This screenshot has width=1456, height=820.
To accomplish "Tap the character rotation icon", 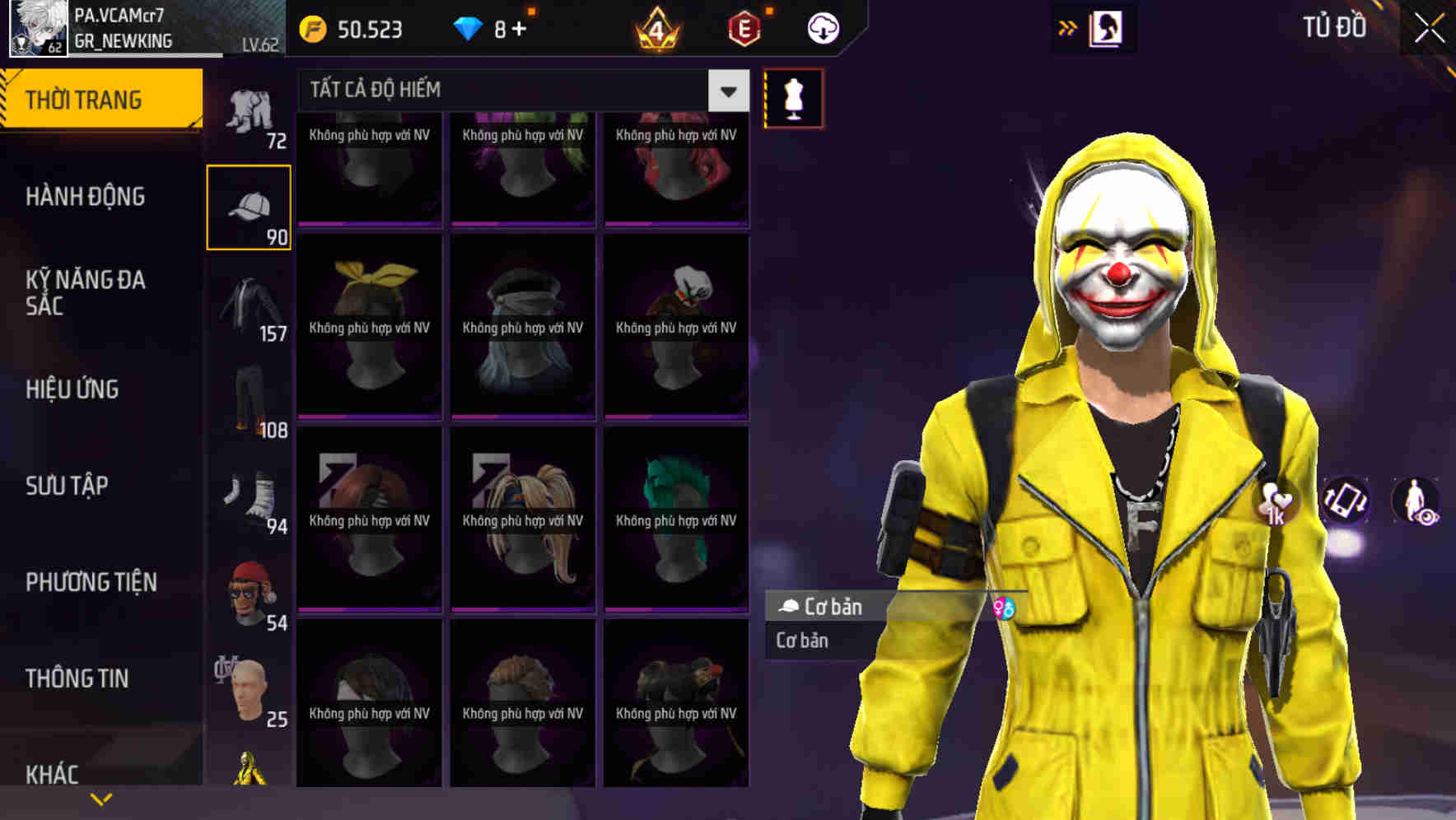I will (x=1343, y=502).
